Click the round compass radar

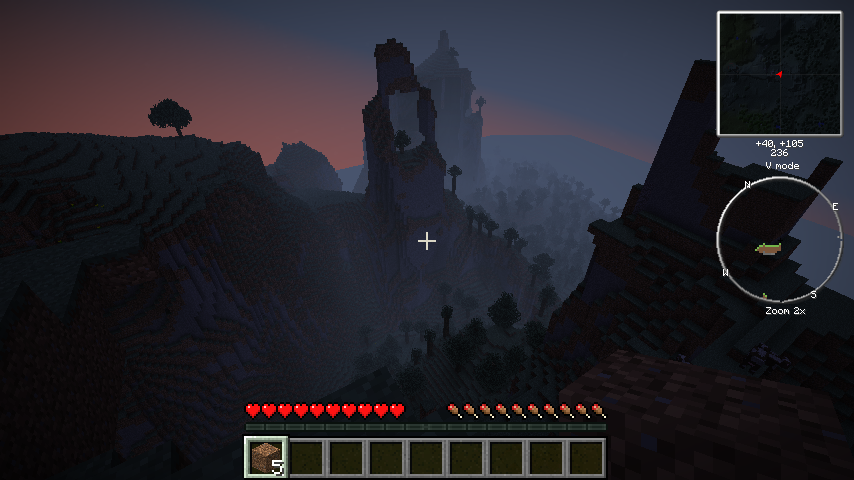pyautogui.click(x=779, y=240)
